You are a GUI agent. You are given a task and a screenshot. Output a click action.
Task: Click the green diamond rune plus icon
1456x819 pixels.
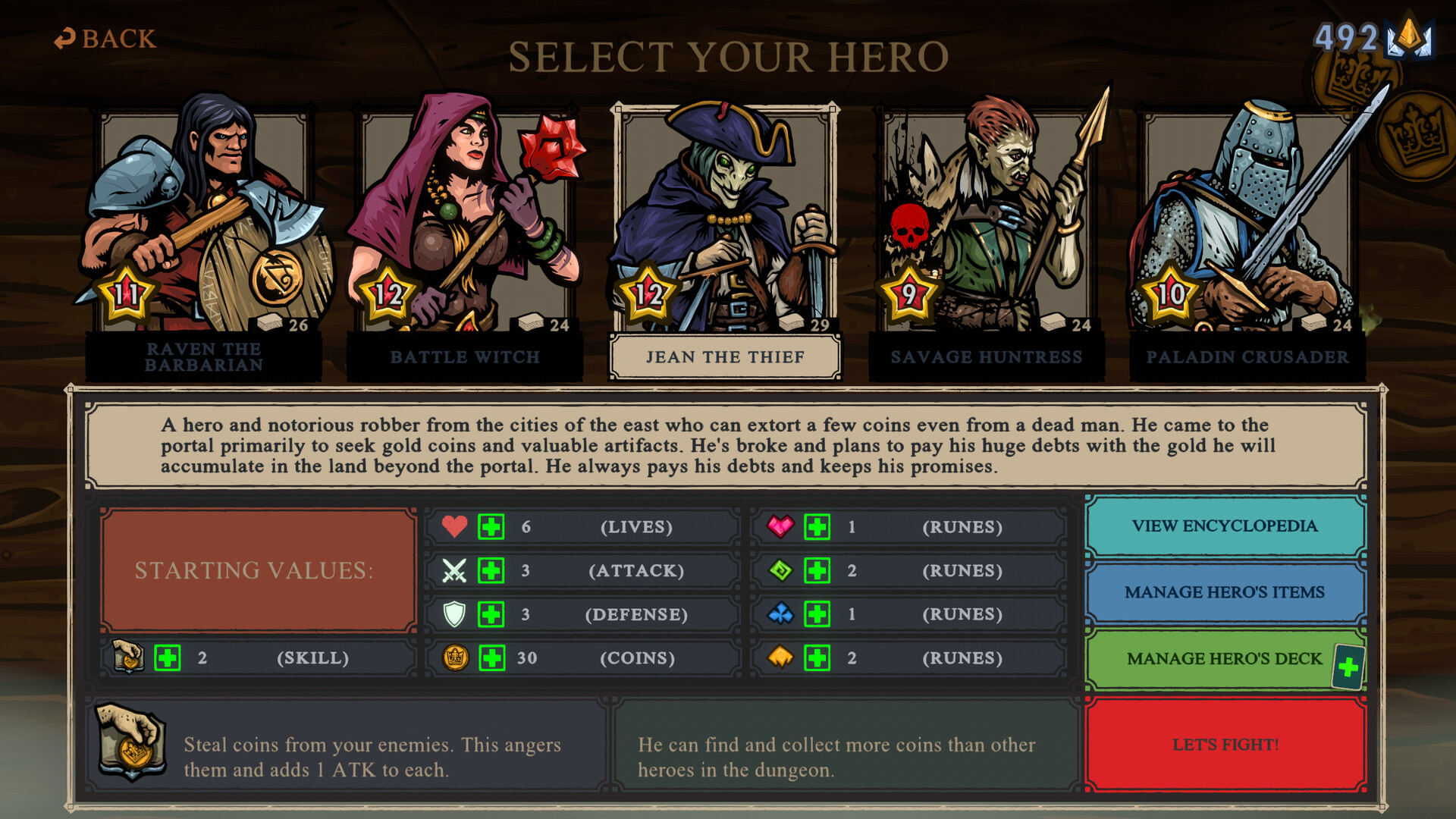pos(817,570)
